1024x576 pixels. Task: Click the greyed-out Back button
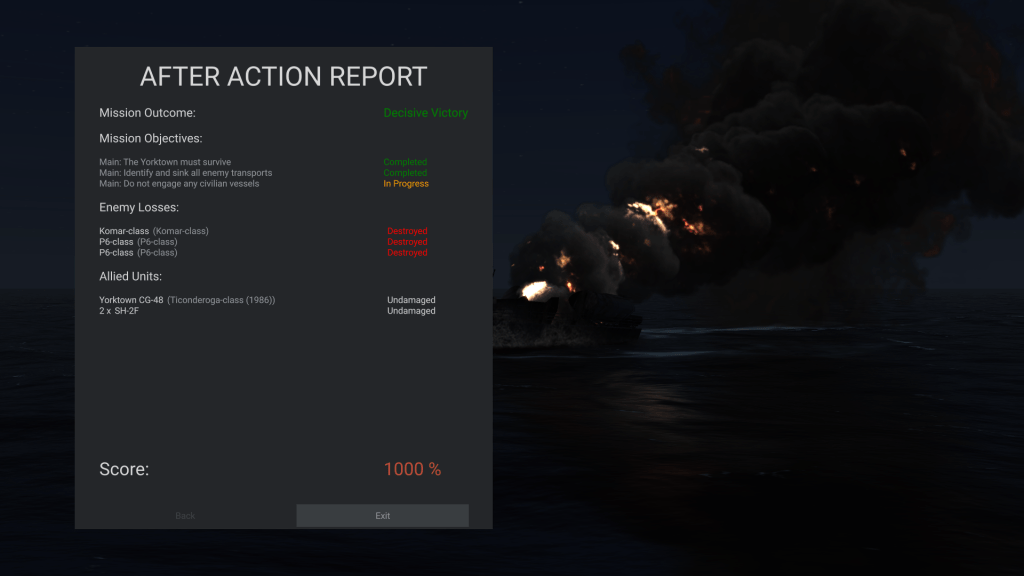(x=185, y=516)
